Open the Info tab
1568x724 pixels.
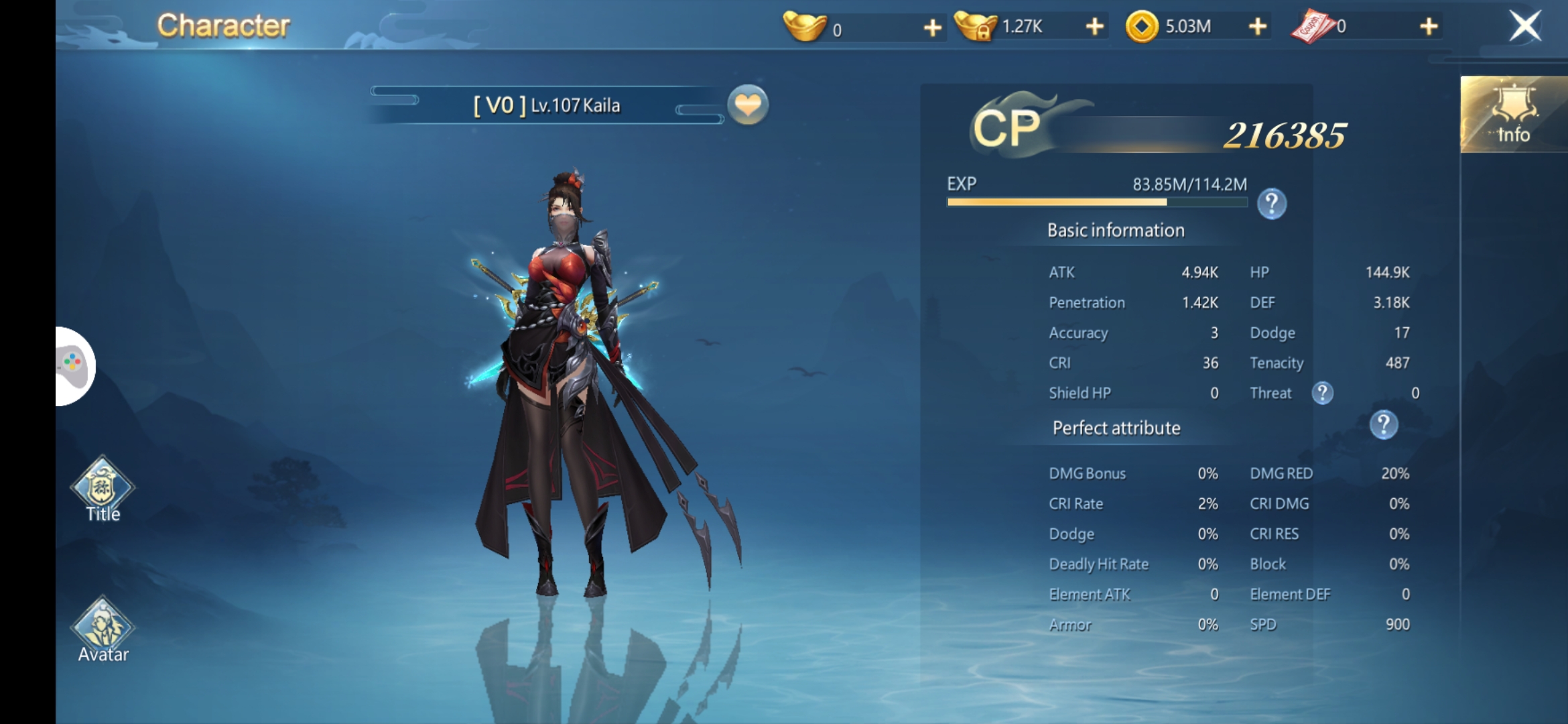point(1513,115)
